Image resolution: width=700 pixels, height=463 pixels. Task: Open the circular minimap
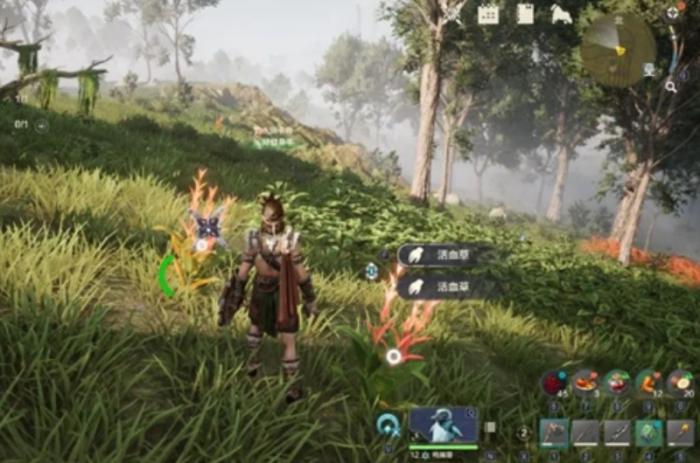tap(618, 49)
